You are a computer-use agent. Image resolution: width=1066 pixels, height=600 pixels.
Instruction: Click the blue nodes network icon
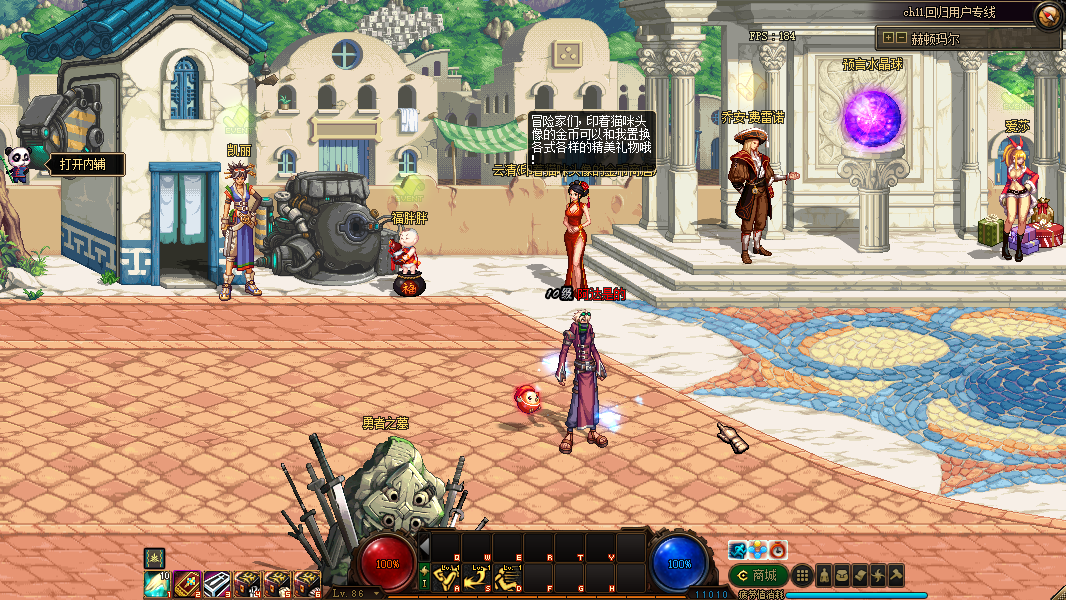click(758, 550)
